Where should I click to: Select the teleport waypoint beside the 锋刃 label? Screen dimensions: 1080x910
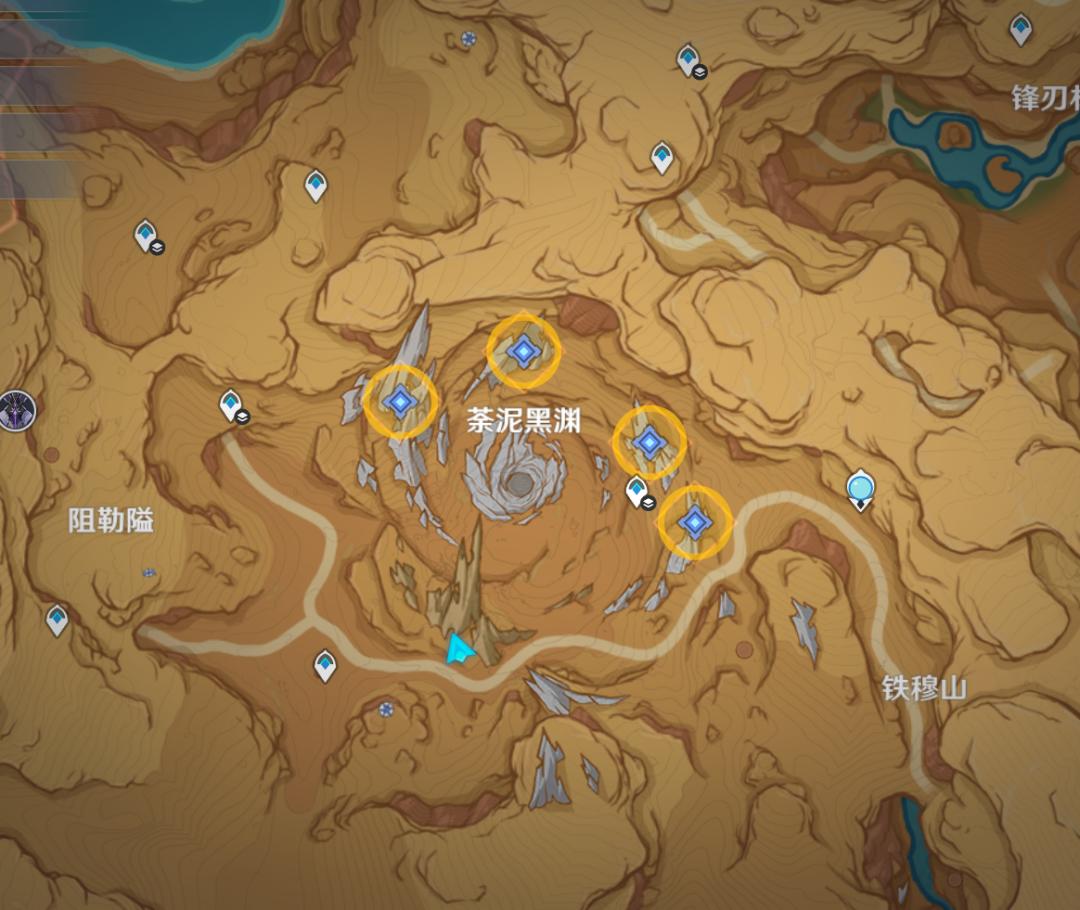(x=1020, y=29)
